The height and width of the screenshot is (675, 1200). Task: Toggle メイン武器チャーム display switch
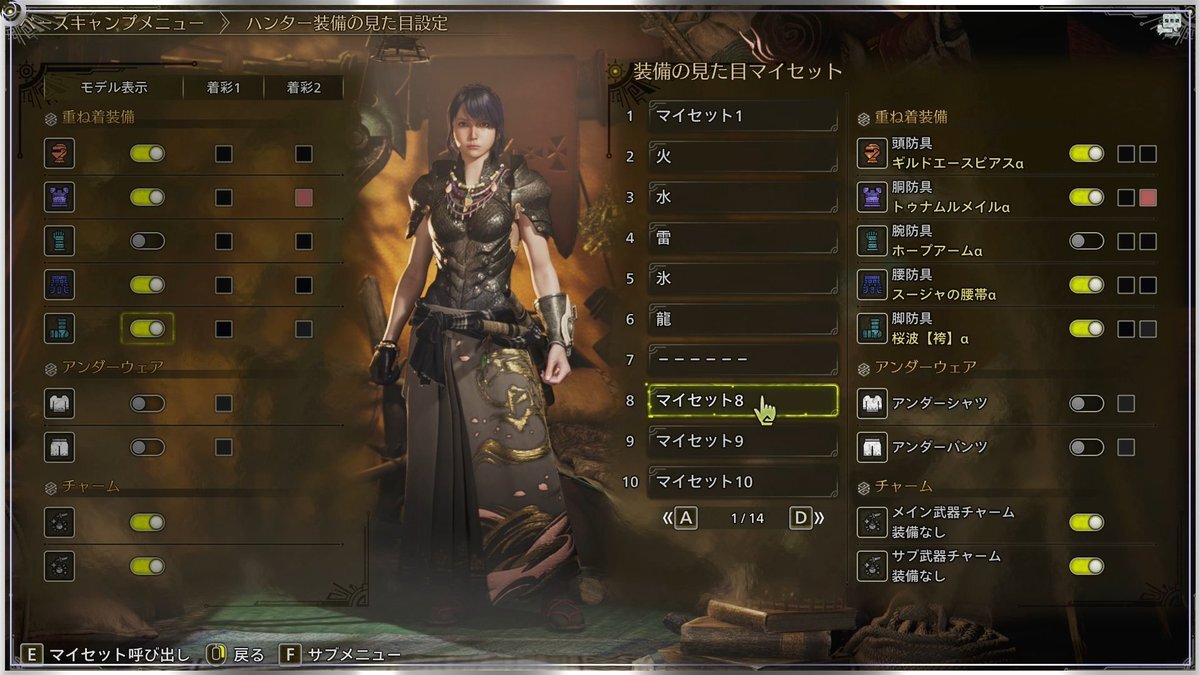(x=1086, y=522)
